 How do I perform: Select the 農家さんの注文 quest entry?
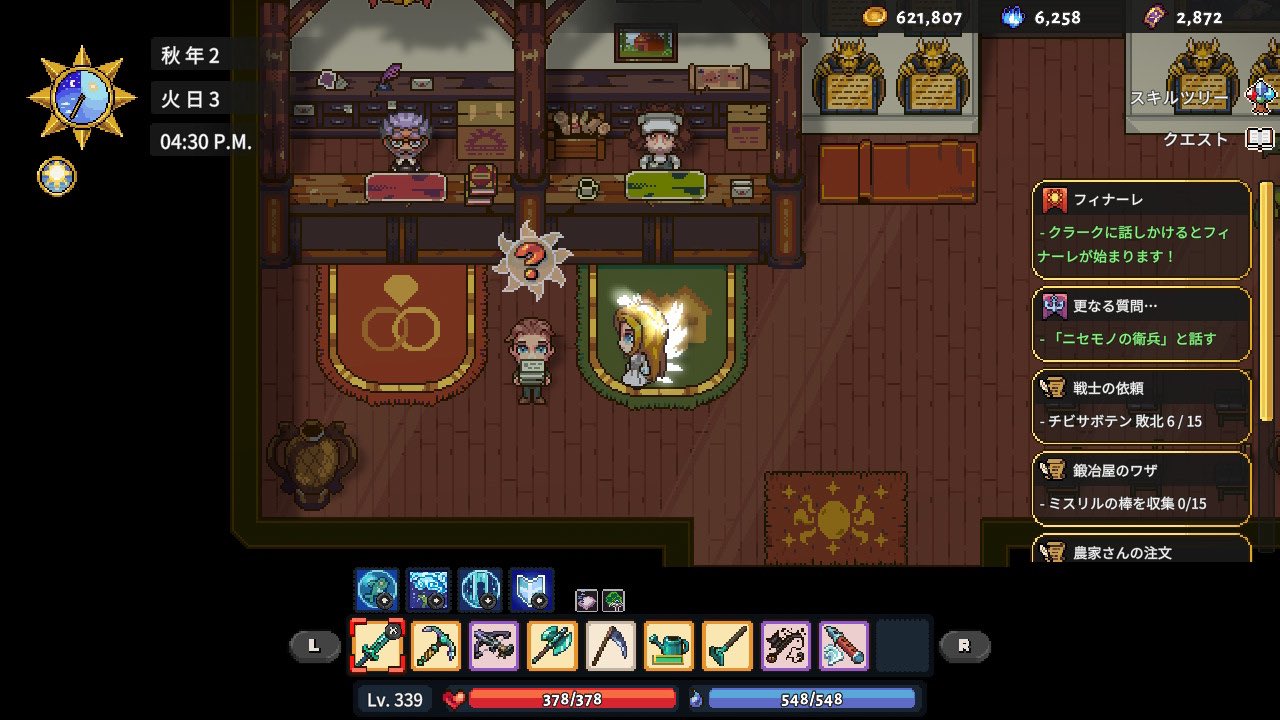[1142, 550]
